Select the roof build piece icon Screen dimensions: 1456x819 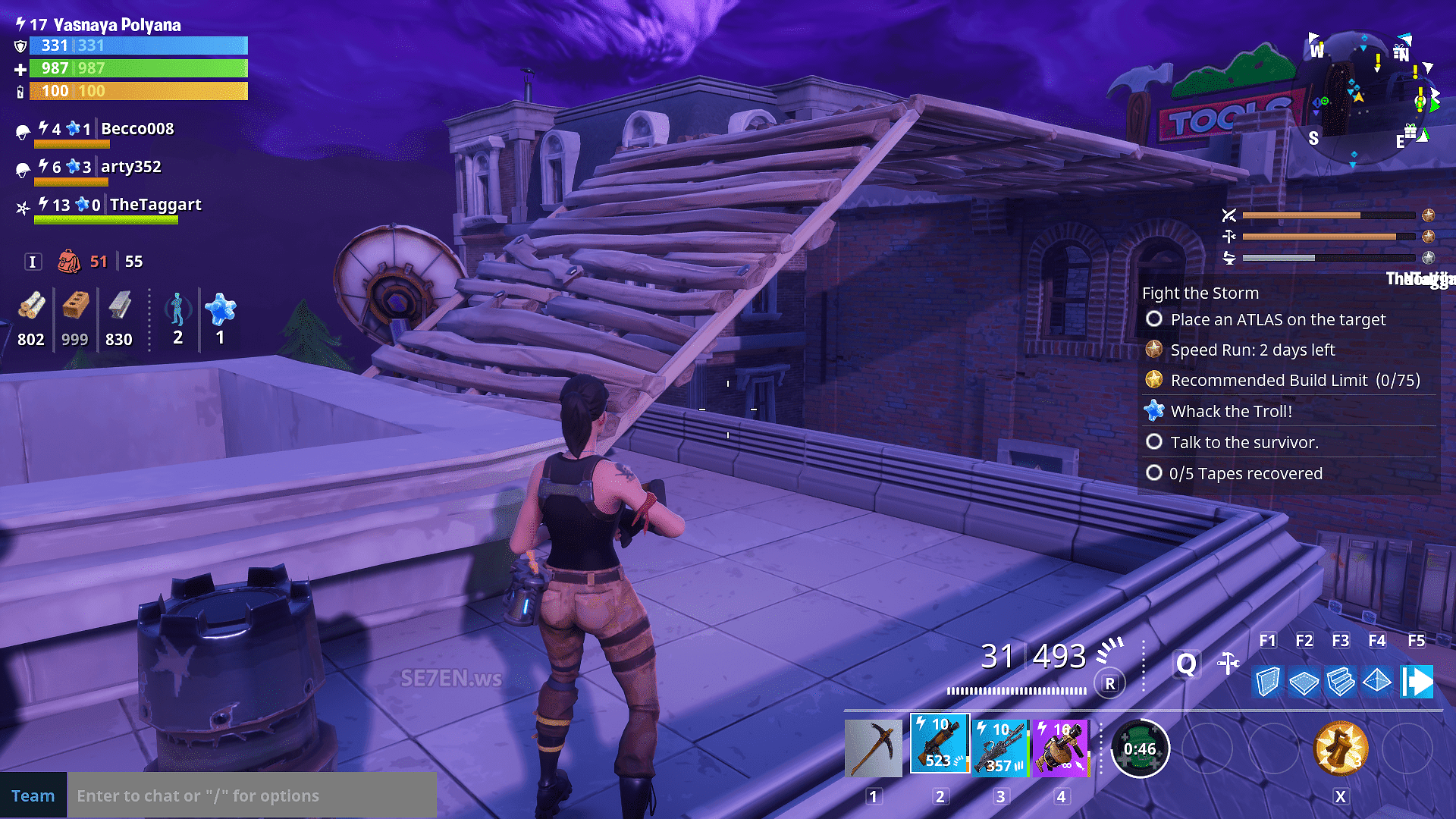point(1376,682)
